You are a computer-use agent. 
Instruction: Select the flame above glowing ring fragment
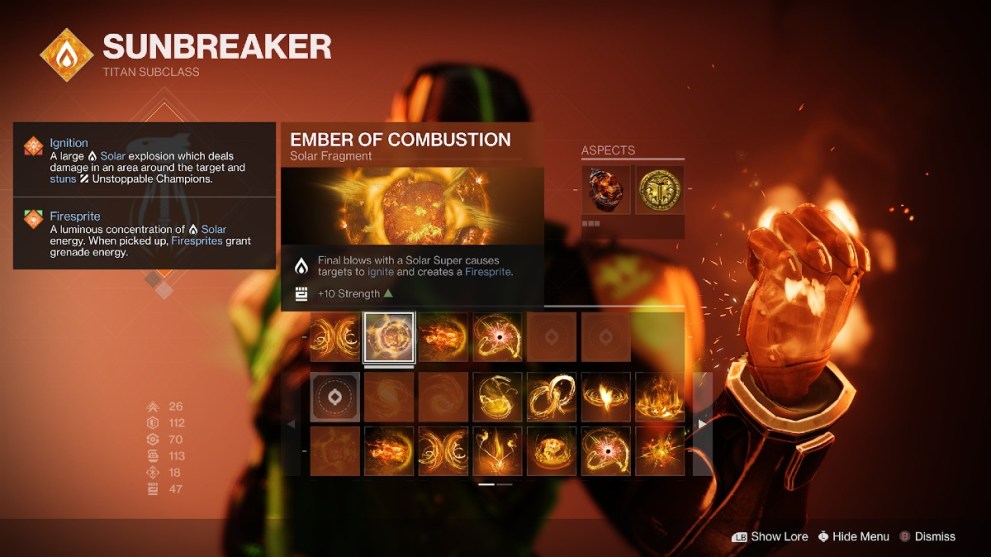coord(606,397)
